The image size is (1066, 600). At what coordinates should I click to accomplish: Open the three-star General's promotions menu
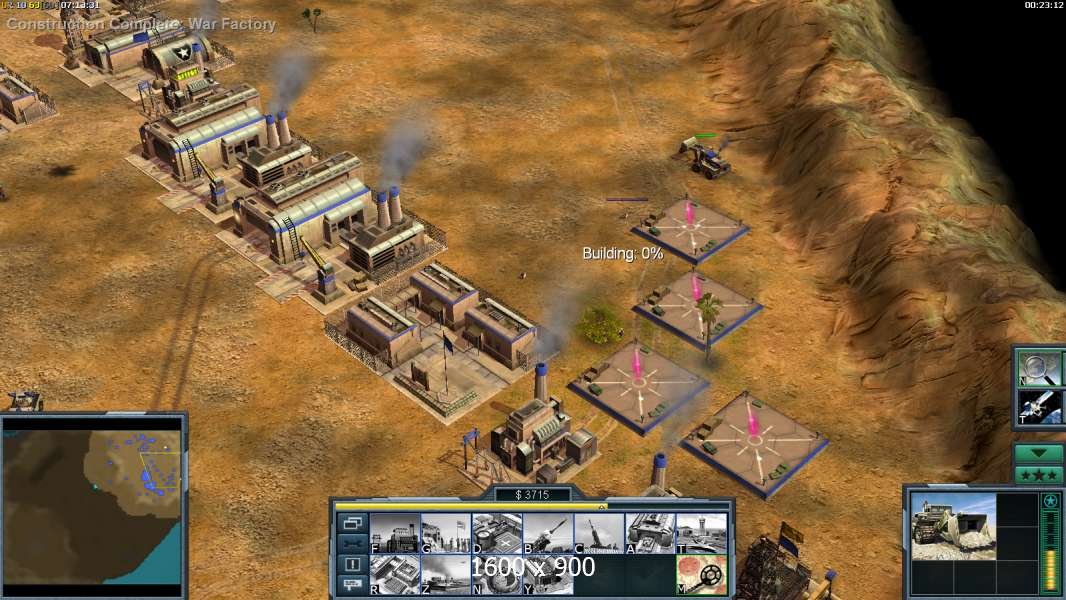pos(1039,474)
